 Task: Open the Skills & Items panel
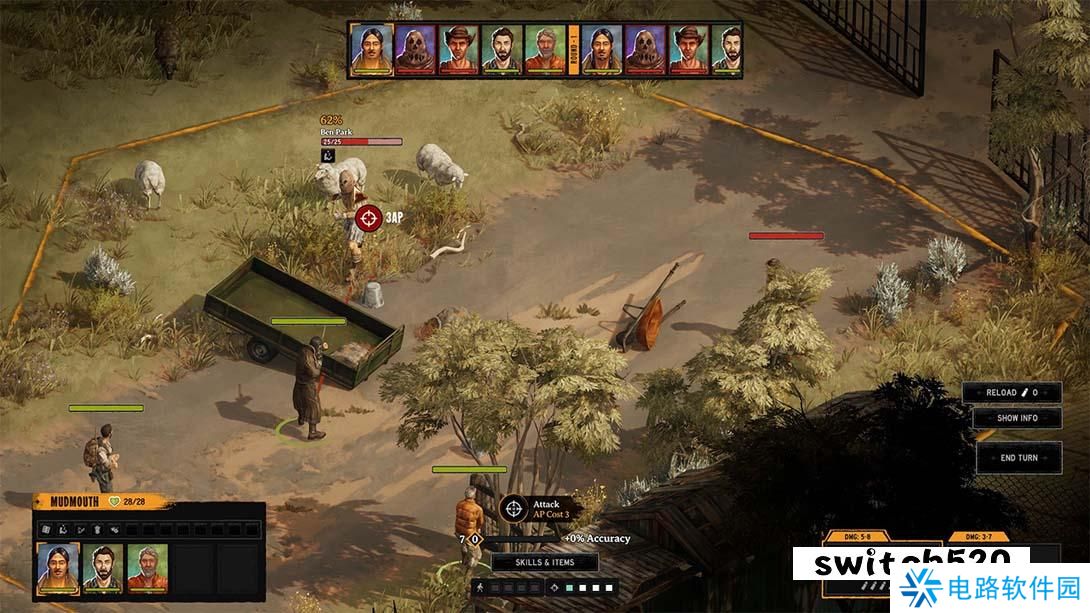coord(545,562)
